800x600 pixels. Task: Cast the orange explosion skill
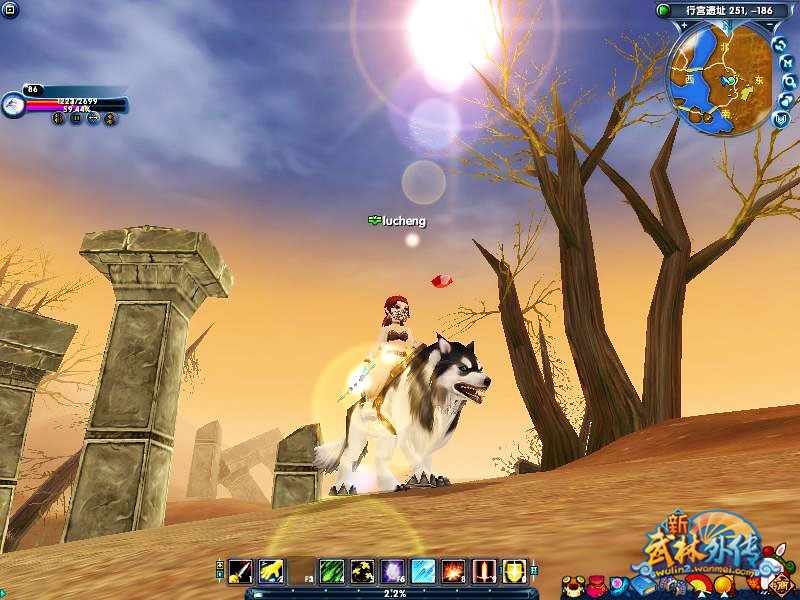[x=454, y=571]
